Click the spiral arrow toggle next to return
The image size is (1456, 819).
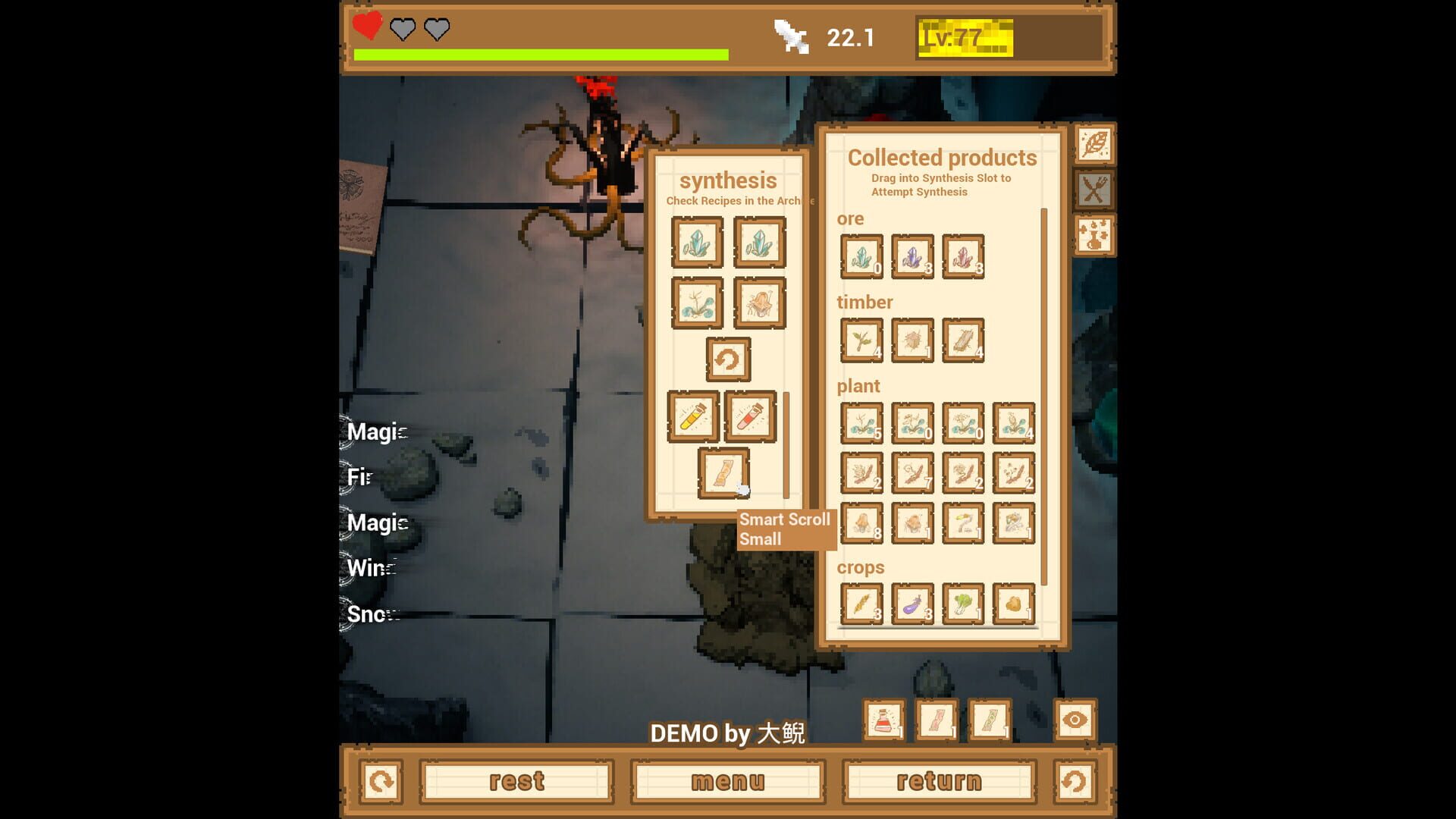[1072, 781]
